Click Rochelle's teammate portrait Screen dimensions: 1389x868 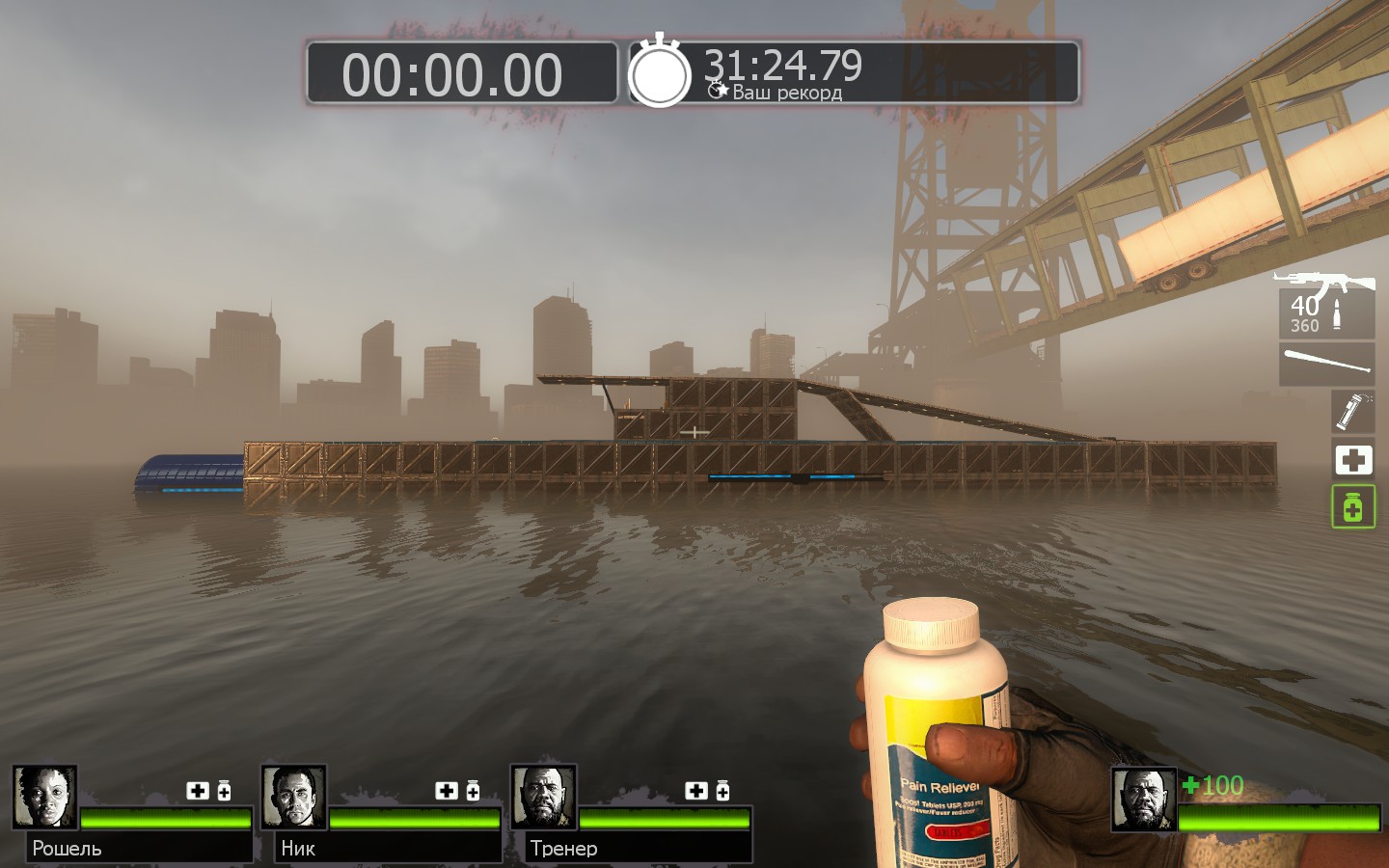[44, 798]
